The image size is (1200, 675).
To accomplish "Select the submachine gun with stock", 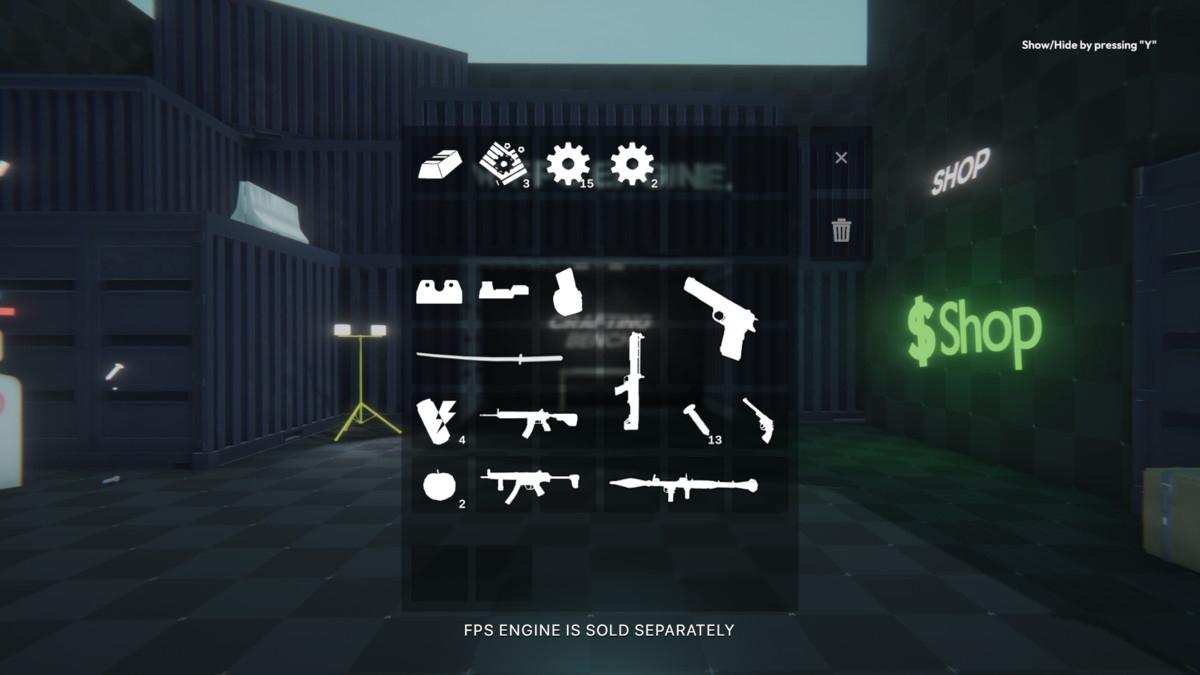I will coord(529,483).
